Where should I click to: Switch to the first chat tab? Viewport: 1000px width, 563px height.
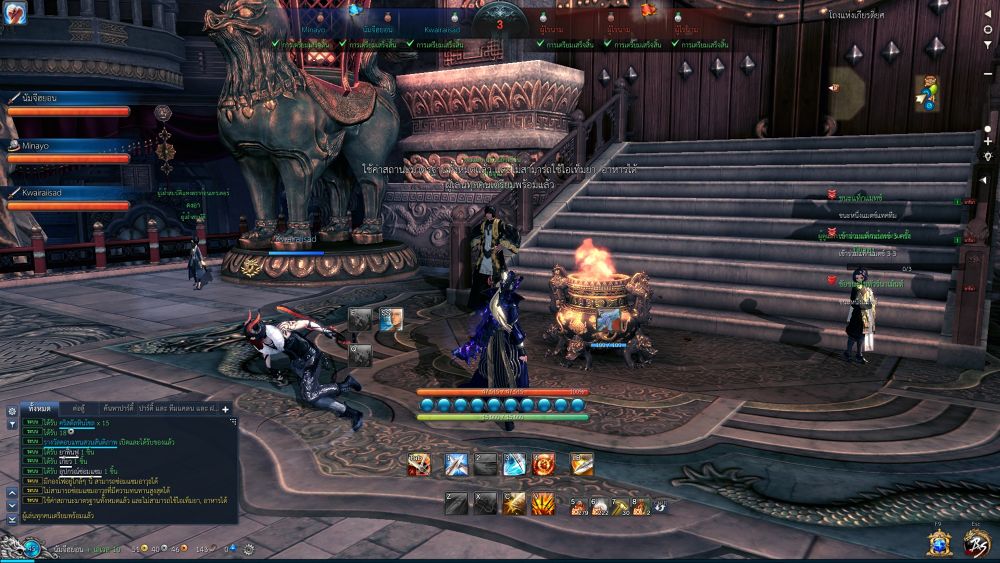point(40,409)
